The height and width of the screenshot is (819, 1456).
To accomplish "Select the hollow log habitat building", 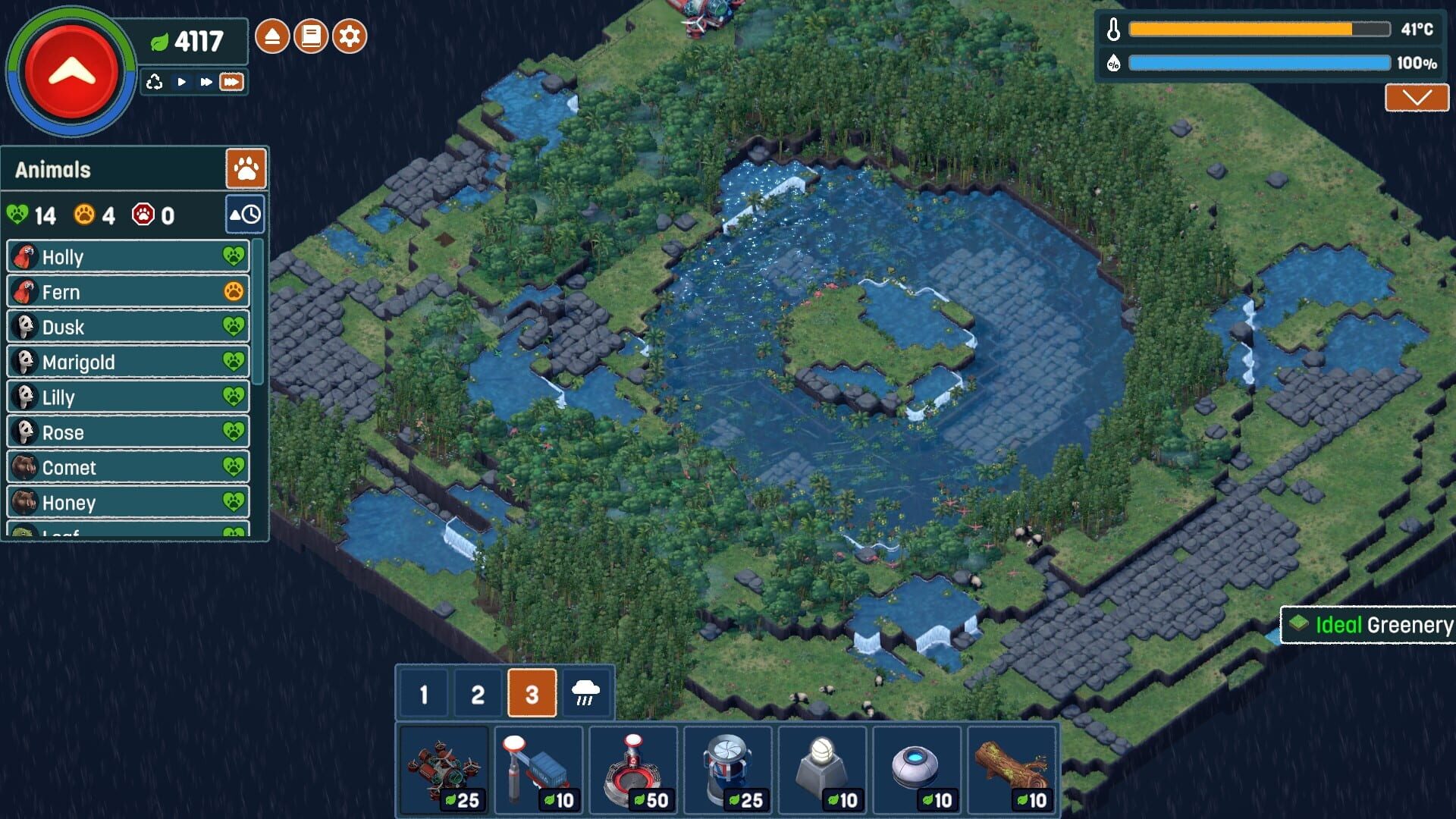I will [x=1012, y=767].
